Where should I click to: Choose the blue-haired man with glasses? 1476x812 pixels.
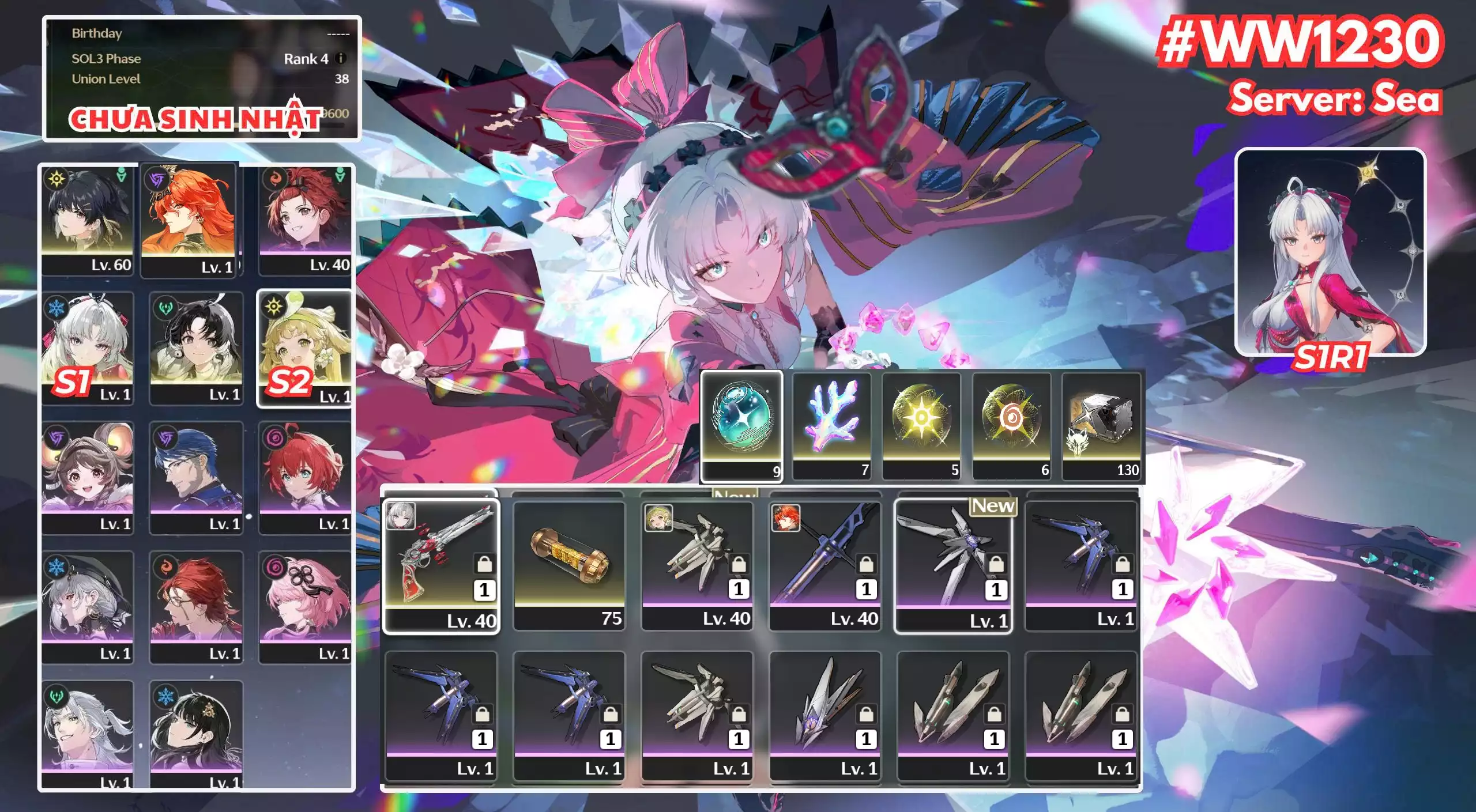coord(196,477)
